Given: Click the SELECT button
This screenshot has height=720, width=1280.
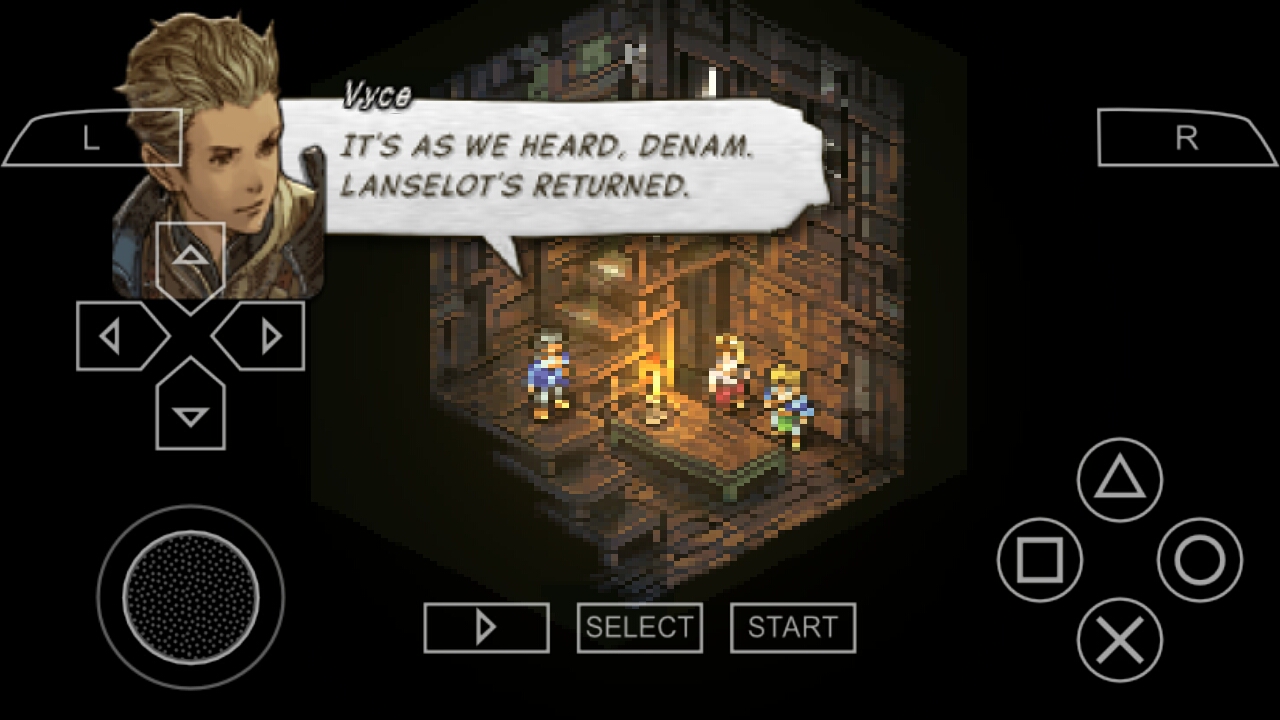Looking at the screenshot, I should [640, 628].
